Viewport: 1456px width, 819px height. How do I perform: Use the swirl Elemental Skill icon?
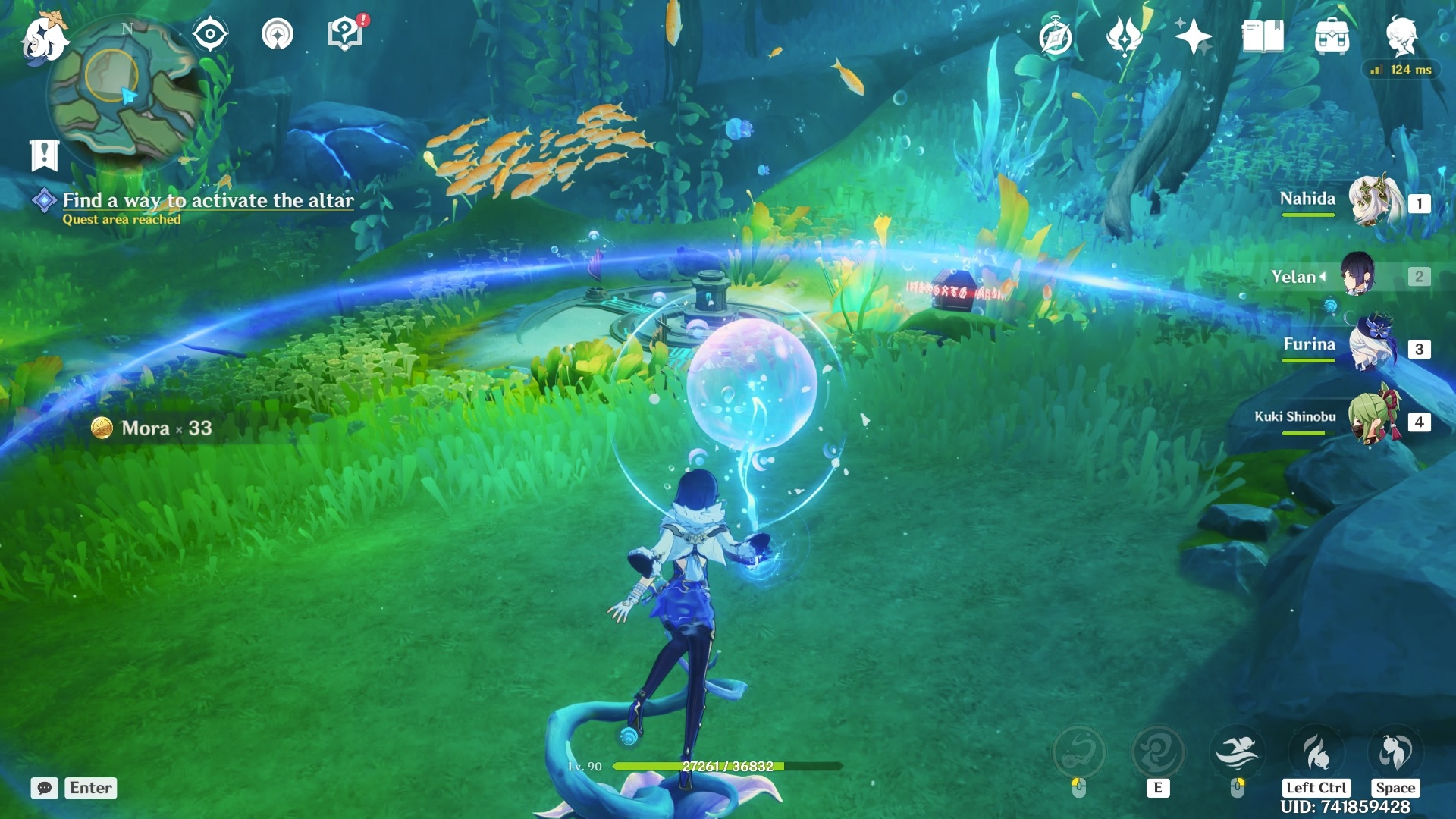point(1158,752)
